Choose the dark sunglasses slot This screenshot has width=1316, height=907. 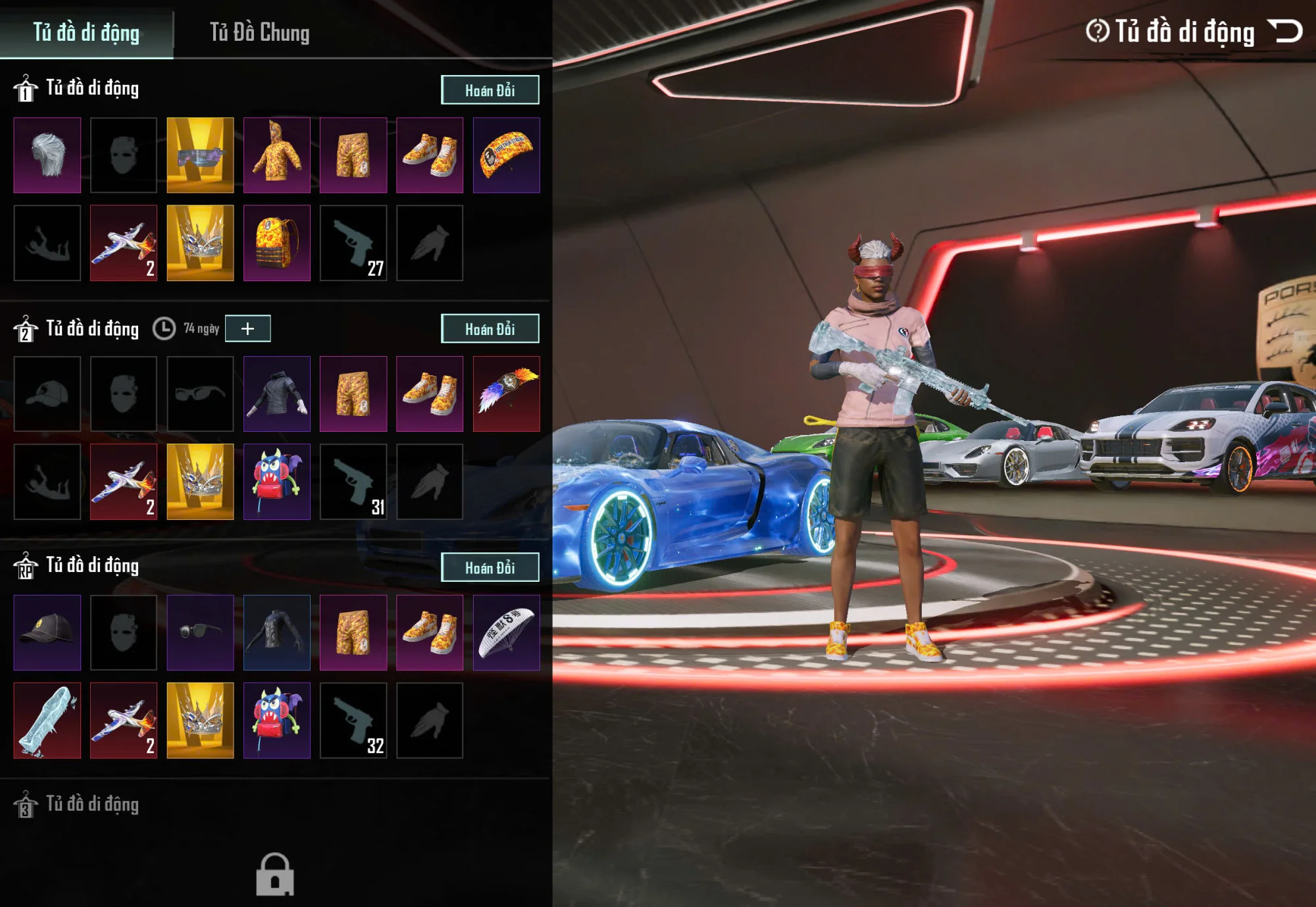tap(200, 633)
